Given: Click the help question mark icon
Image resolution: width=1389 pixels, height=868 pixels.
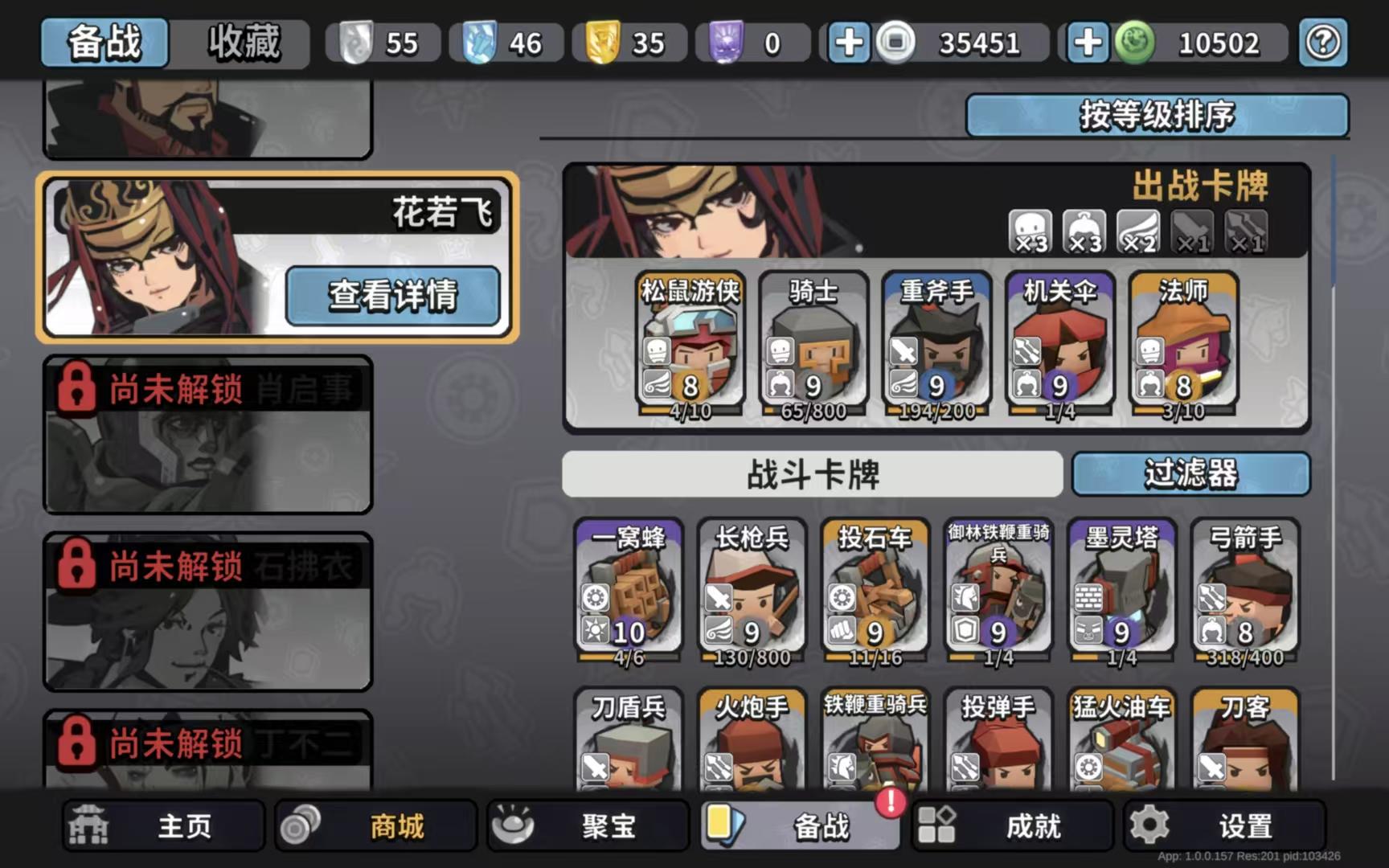Looking at the screenshot, I should click(x=1323, y=43).
